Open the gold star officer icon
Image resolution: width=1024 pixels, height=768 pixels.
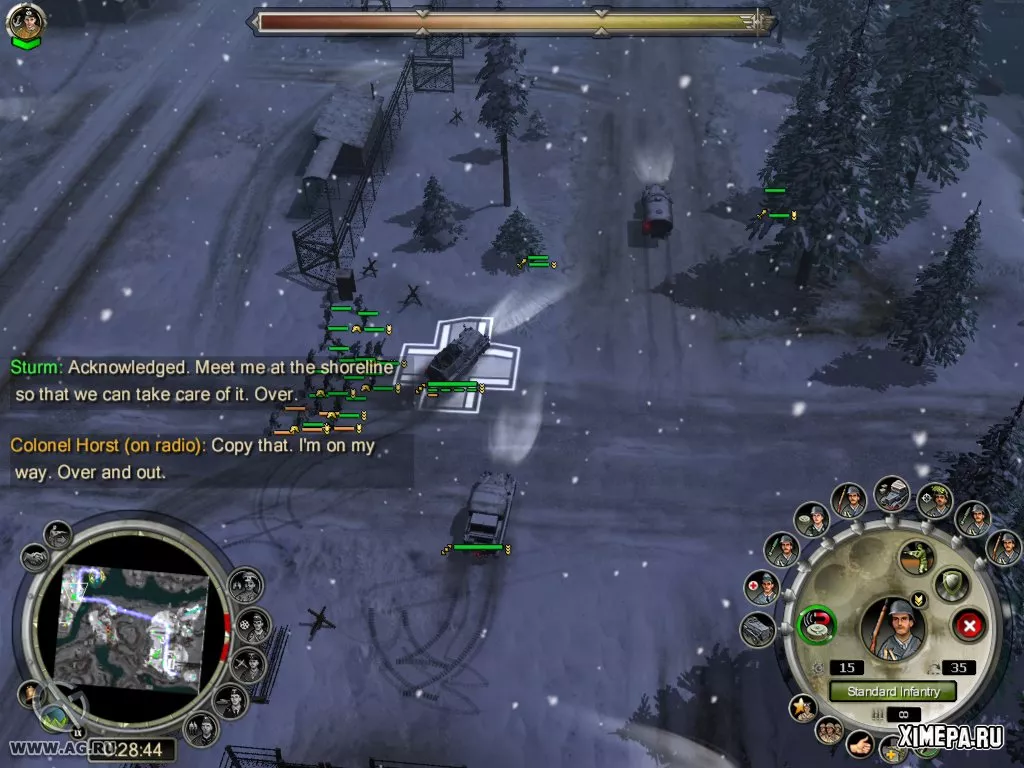coord(803,709)
